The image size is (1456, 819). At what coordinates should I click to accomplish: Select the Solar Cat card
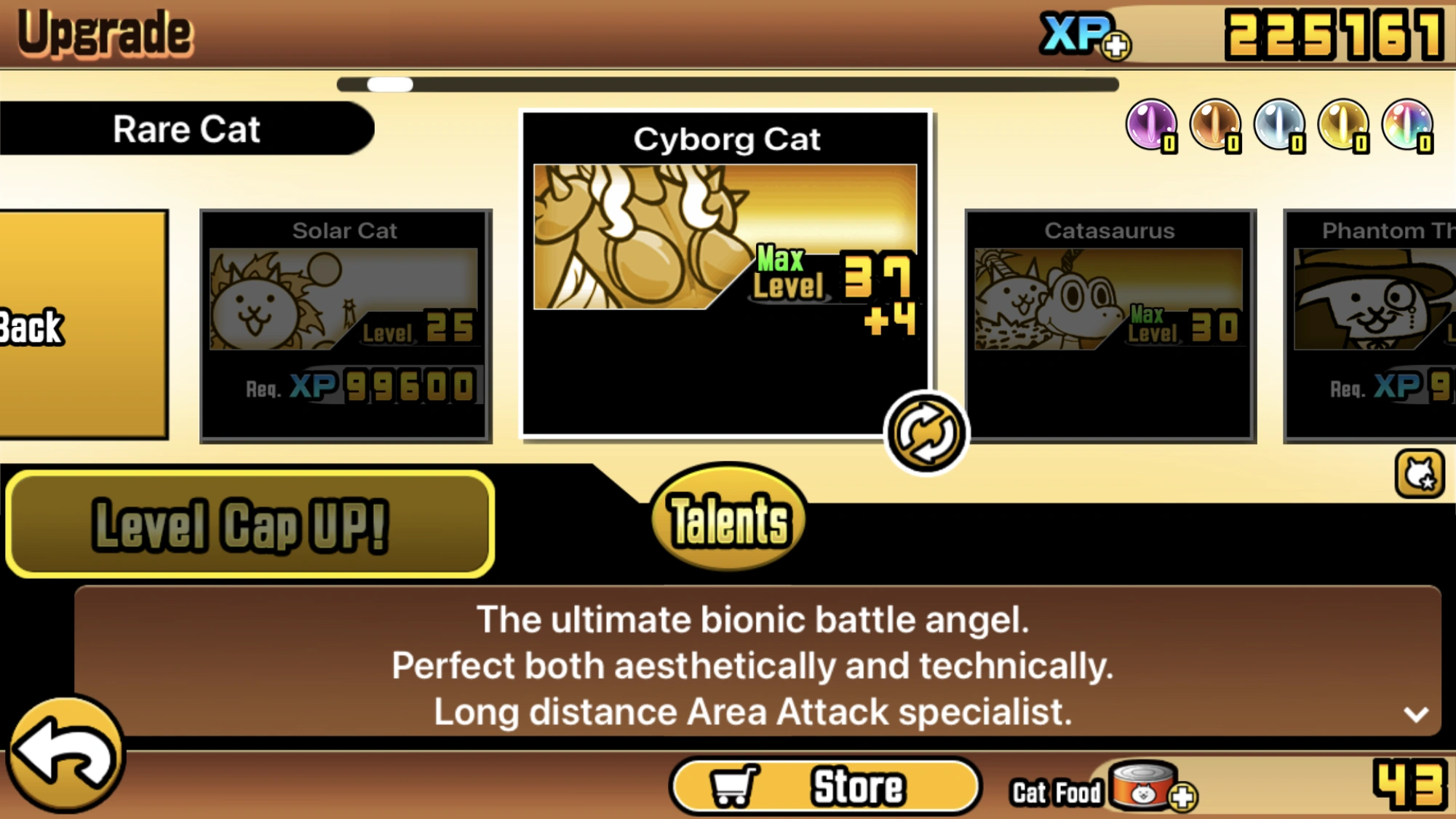point(345,324)
